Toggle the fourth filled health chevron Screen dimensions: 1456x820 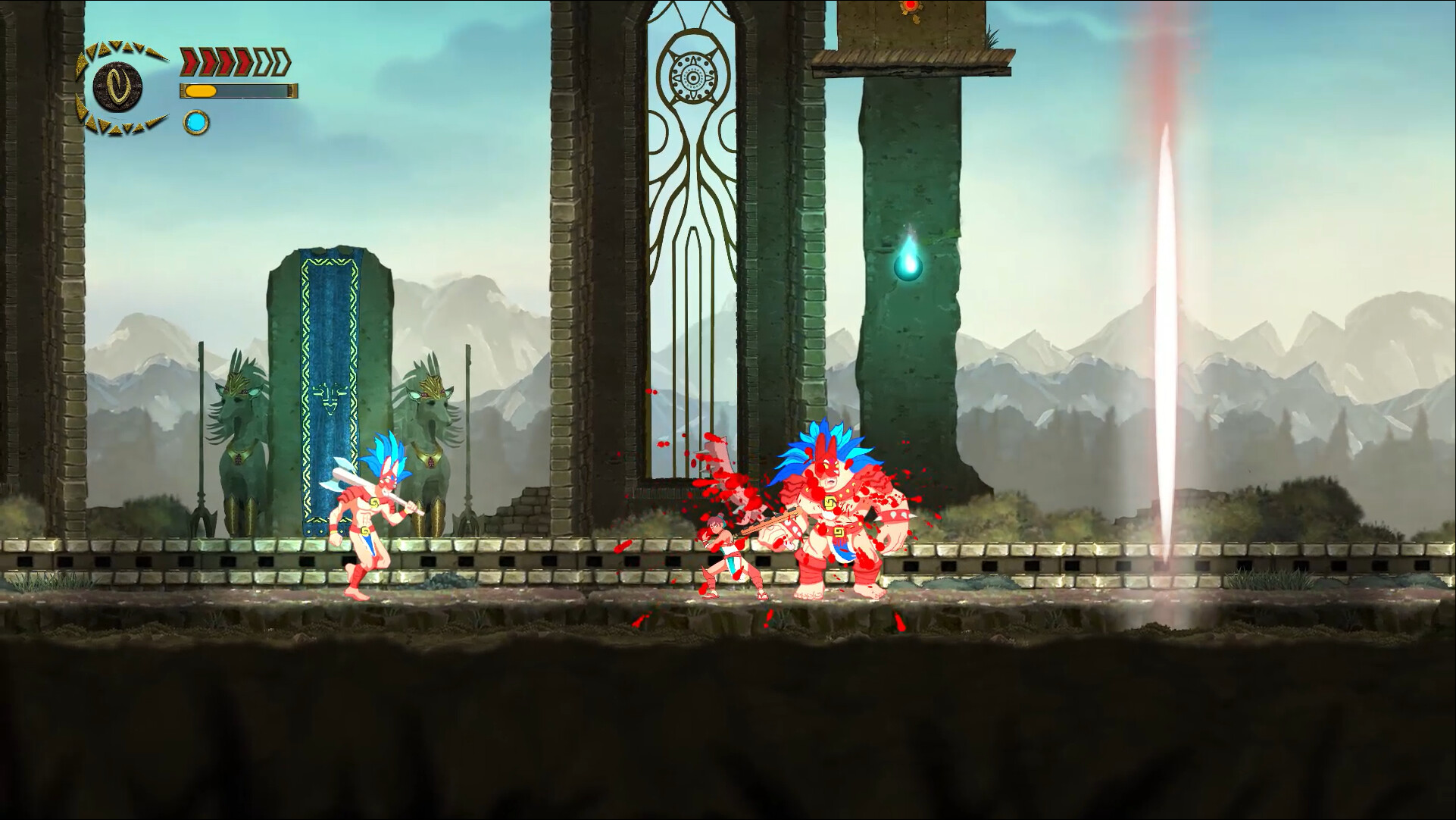pos(239,62)
